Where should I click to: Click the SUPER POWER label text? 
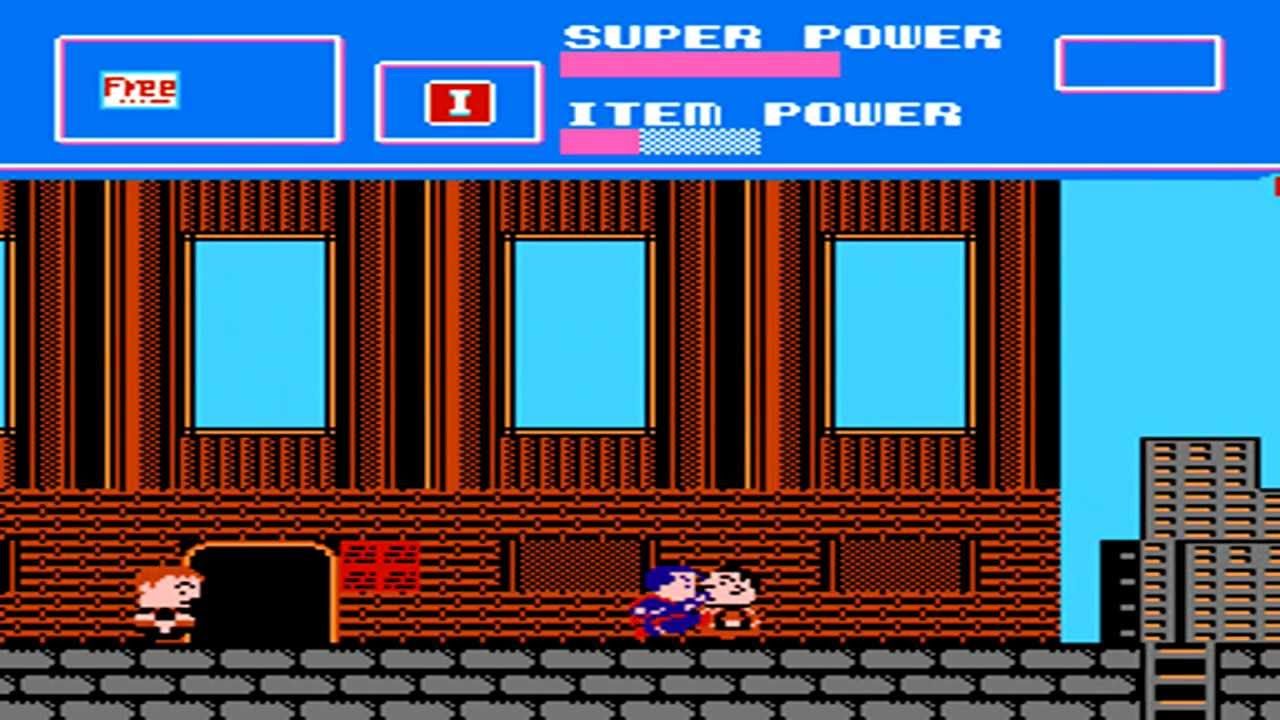780,35
